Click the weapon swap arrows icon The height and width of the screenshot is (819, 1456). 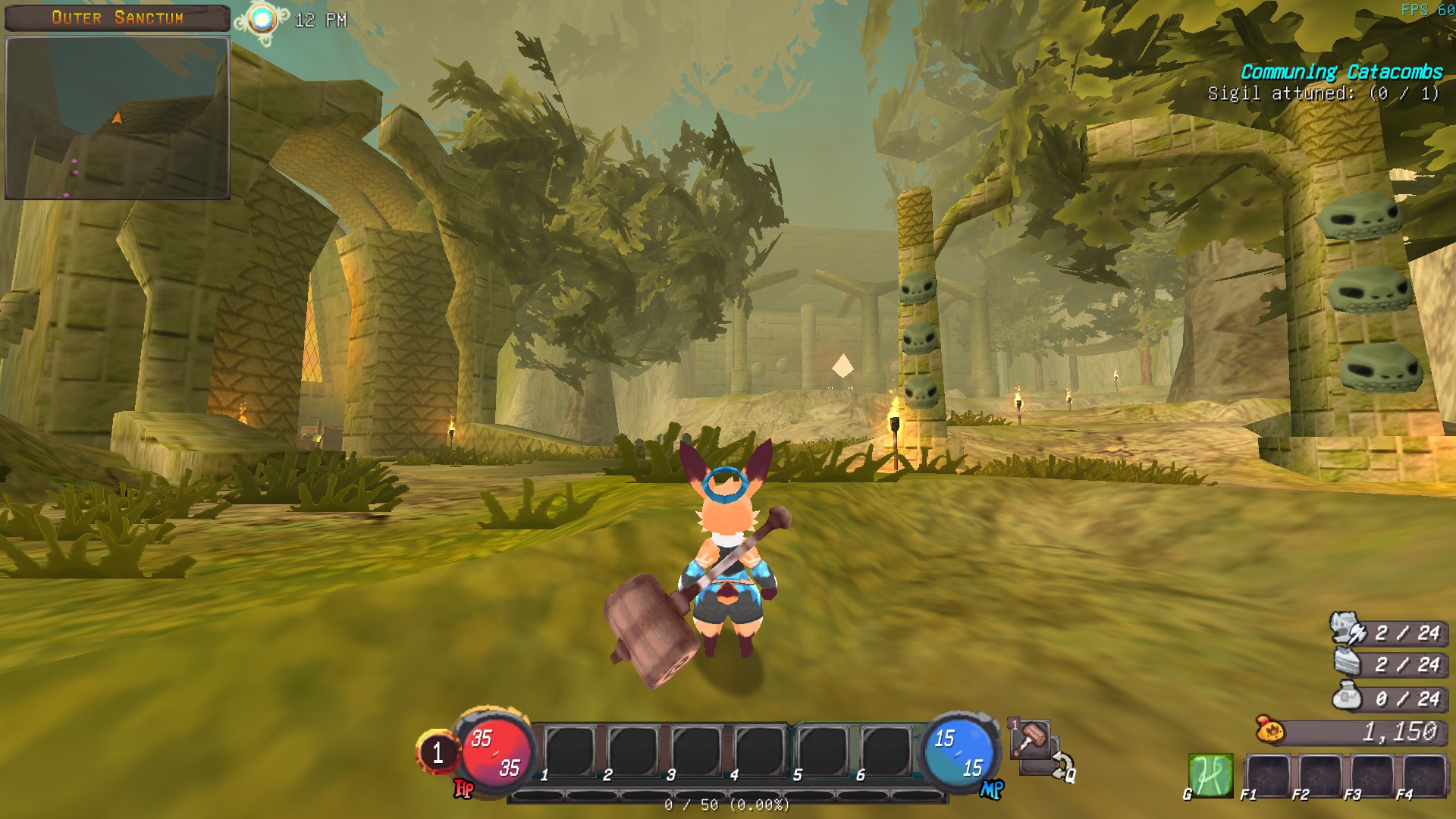[1061, 764]
